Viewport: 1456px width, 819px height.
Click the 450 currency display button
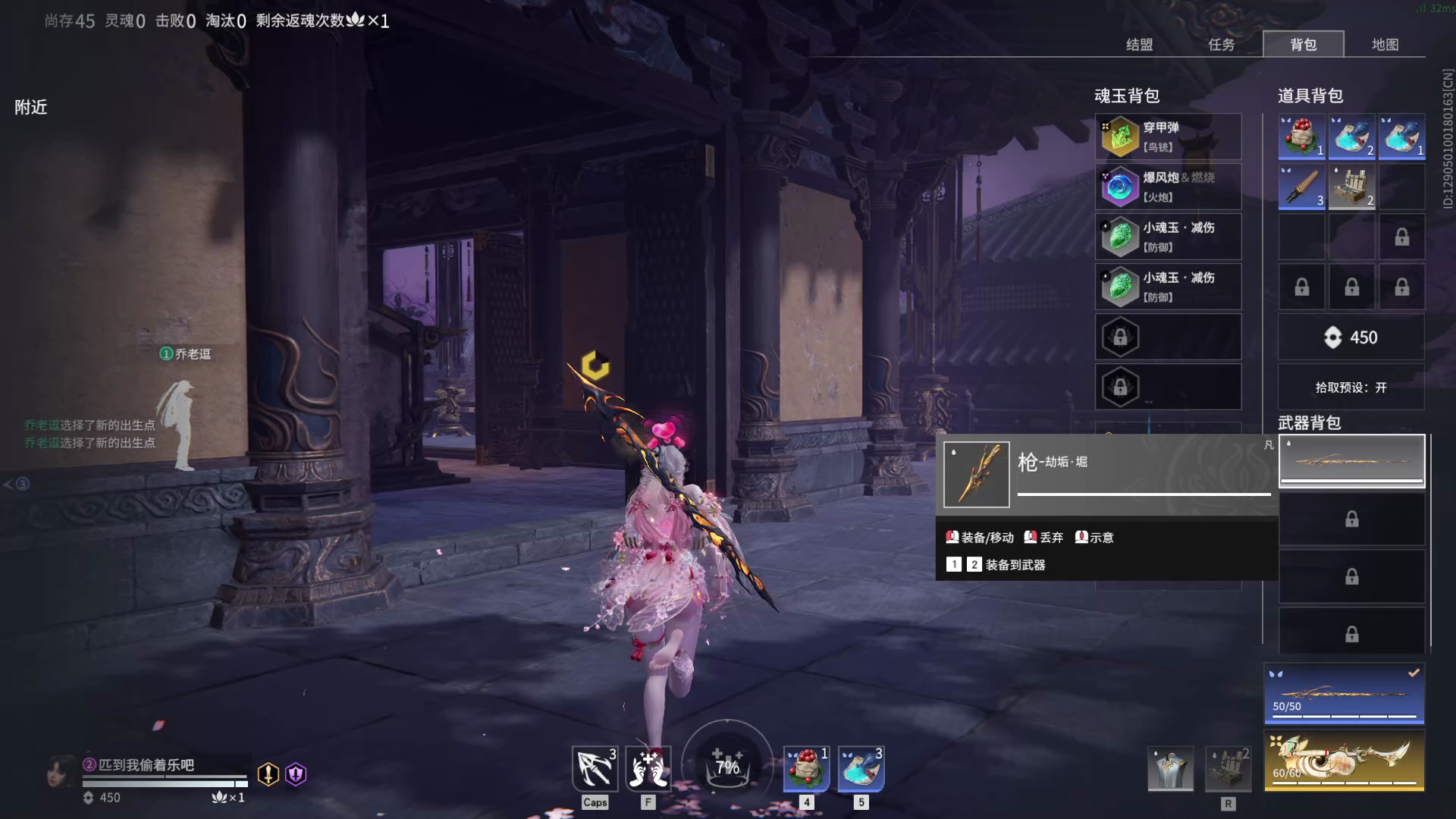click(1351, 337)
